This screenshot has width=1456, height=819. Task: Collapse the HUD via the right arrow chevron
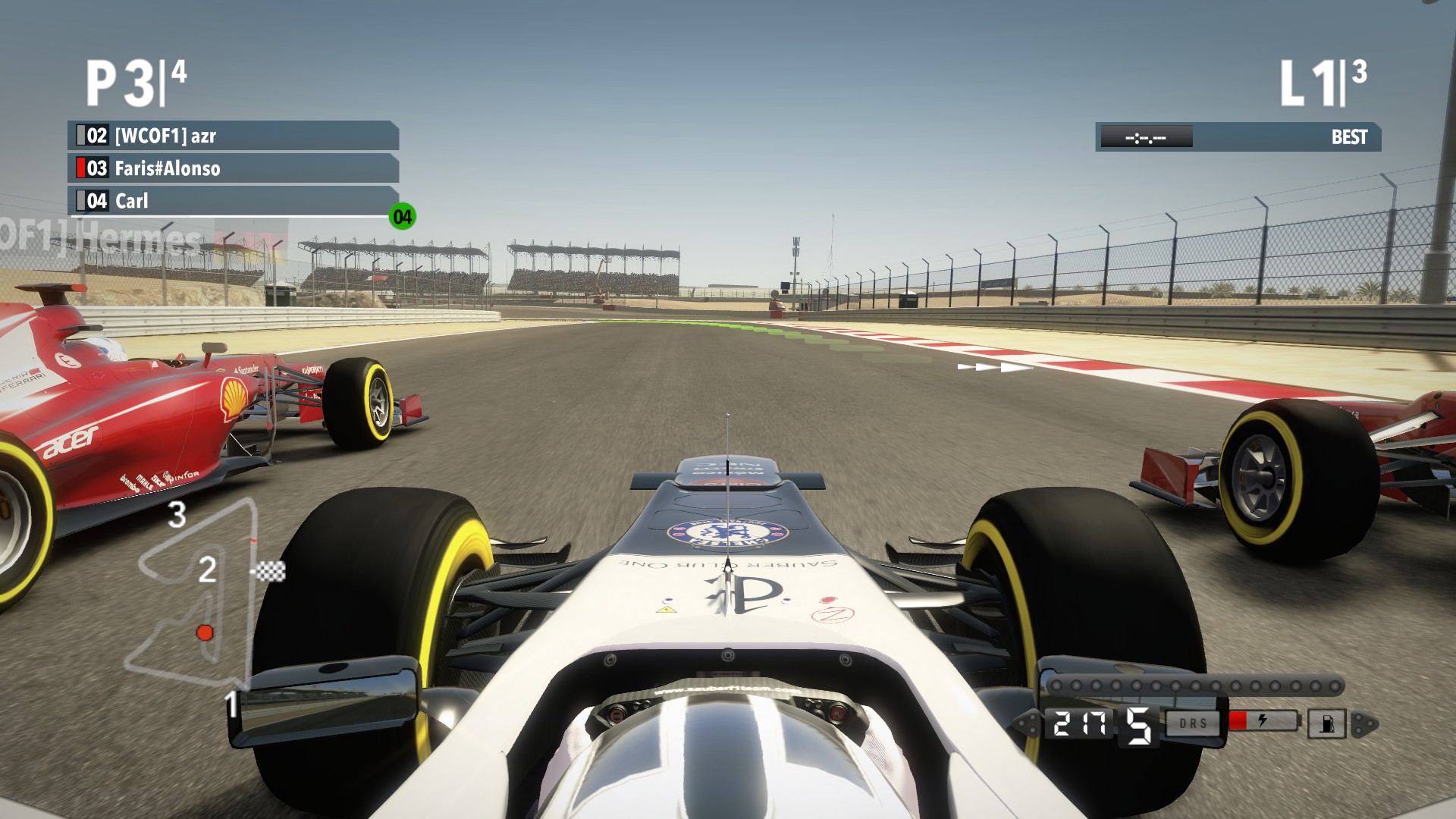[1363, 723]
